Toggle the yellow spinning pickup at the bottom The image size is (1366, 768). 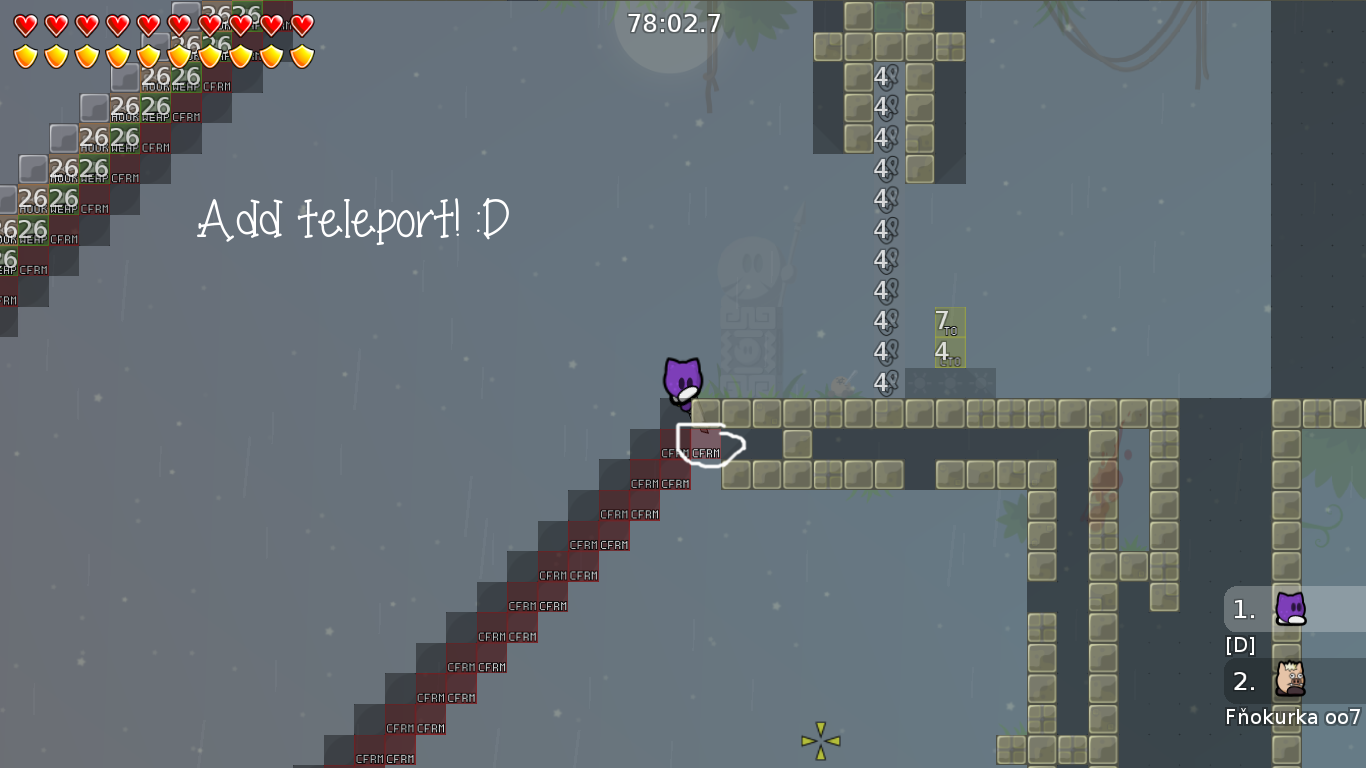click(819, 740)
